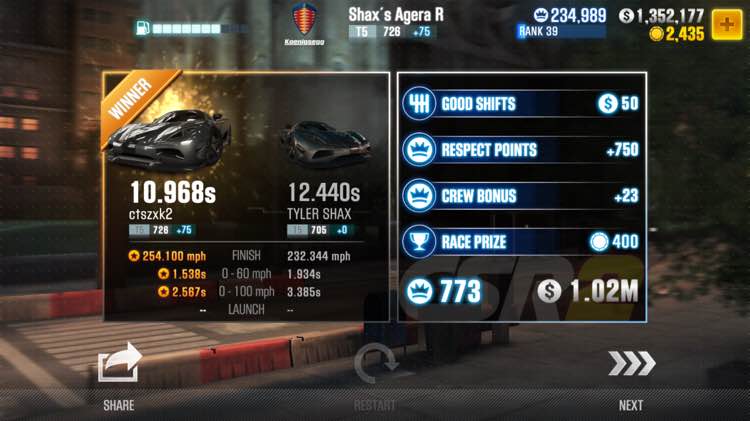
Task: Continue with the Next arrows button
Action: pyautogui.click(x=631, y=365)
